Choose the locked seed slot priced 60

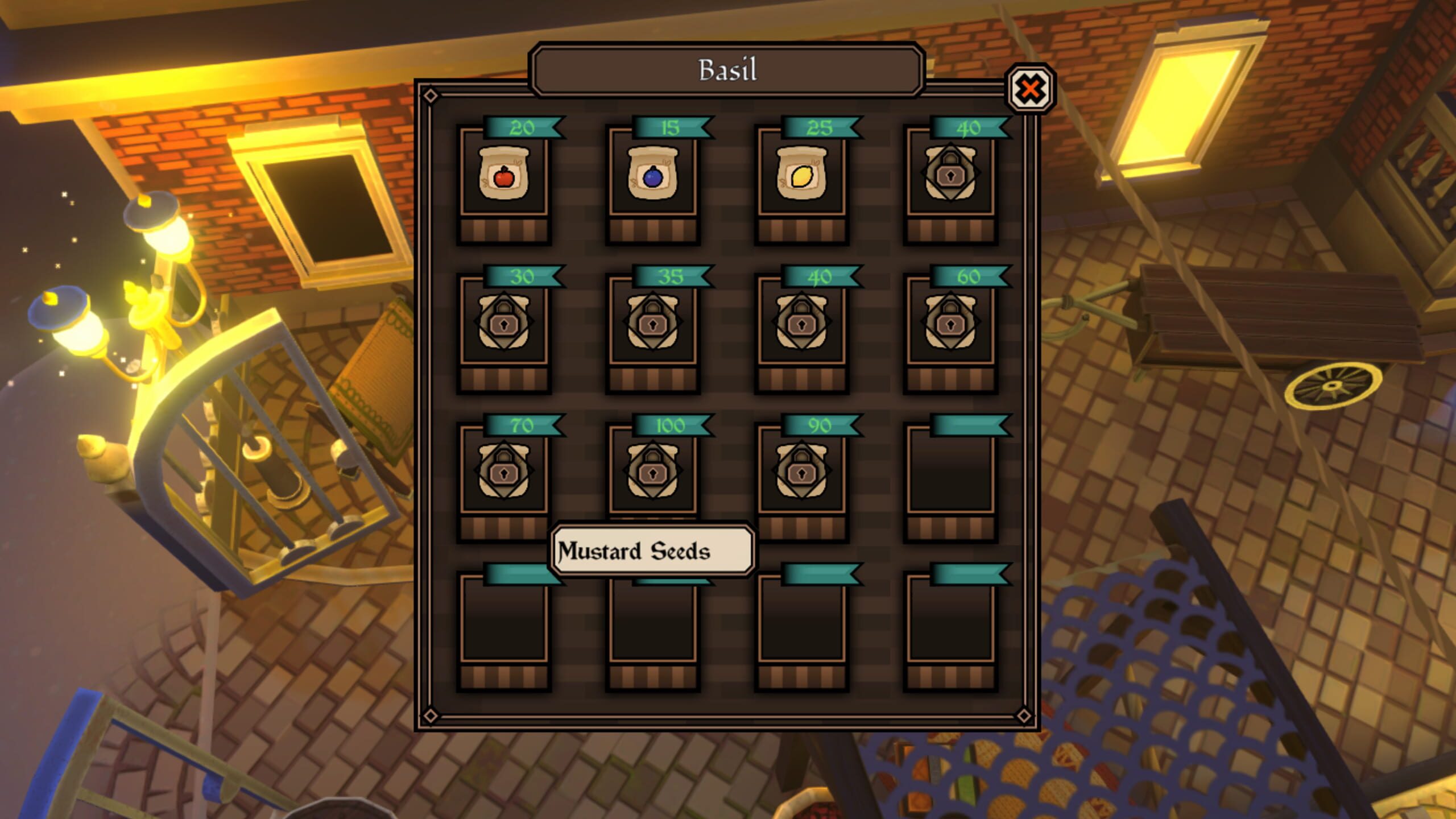950,323
